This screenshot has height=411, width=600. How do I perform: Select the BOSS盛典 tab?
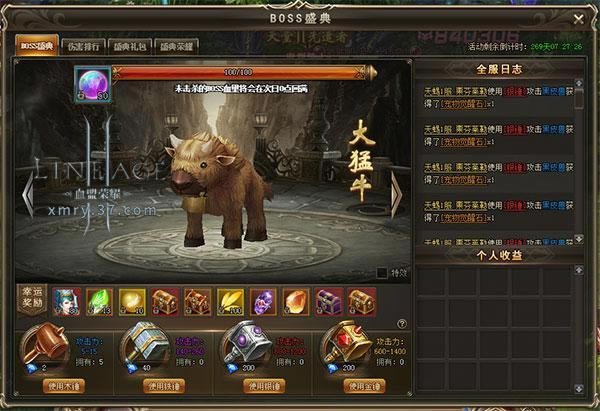(35, 46)
